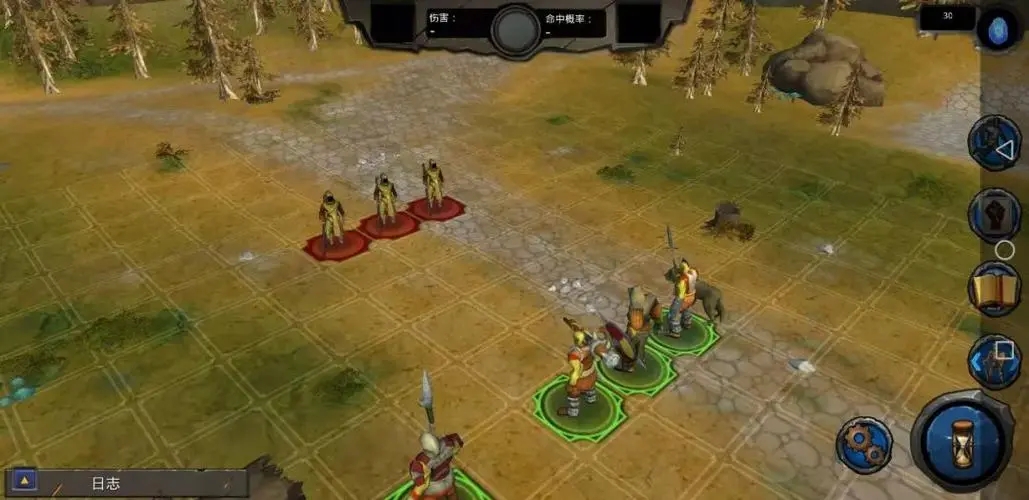This screenshot has height=500, width=1029.
Task: Open the spellbook icon
Action: 994,290
